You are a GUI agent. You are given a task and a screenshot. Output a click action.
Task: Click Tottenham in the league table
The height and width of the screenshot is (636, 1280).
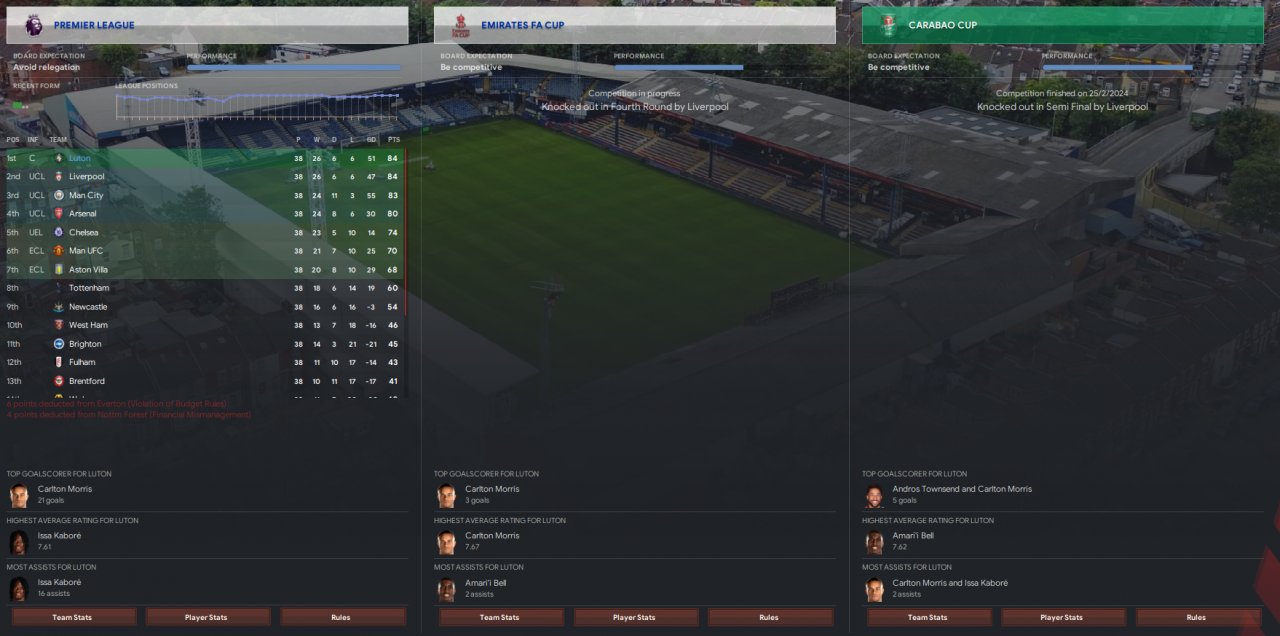click(x=89, y=288)
